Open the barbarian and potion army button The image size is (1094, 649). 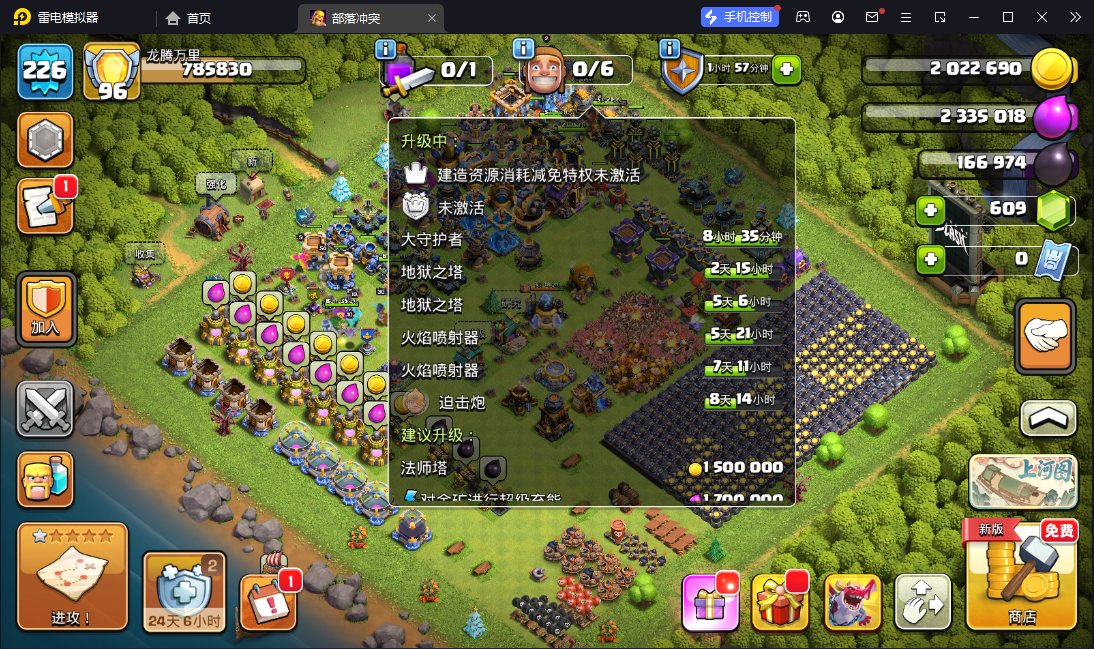pos(46,479)
